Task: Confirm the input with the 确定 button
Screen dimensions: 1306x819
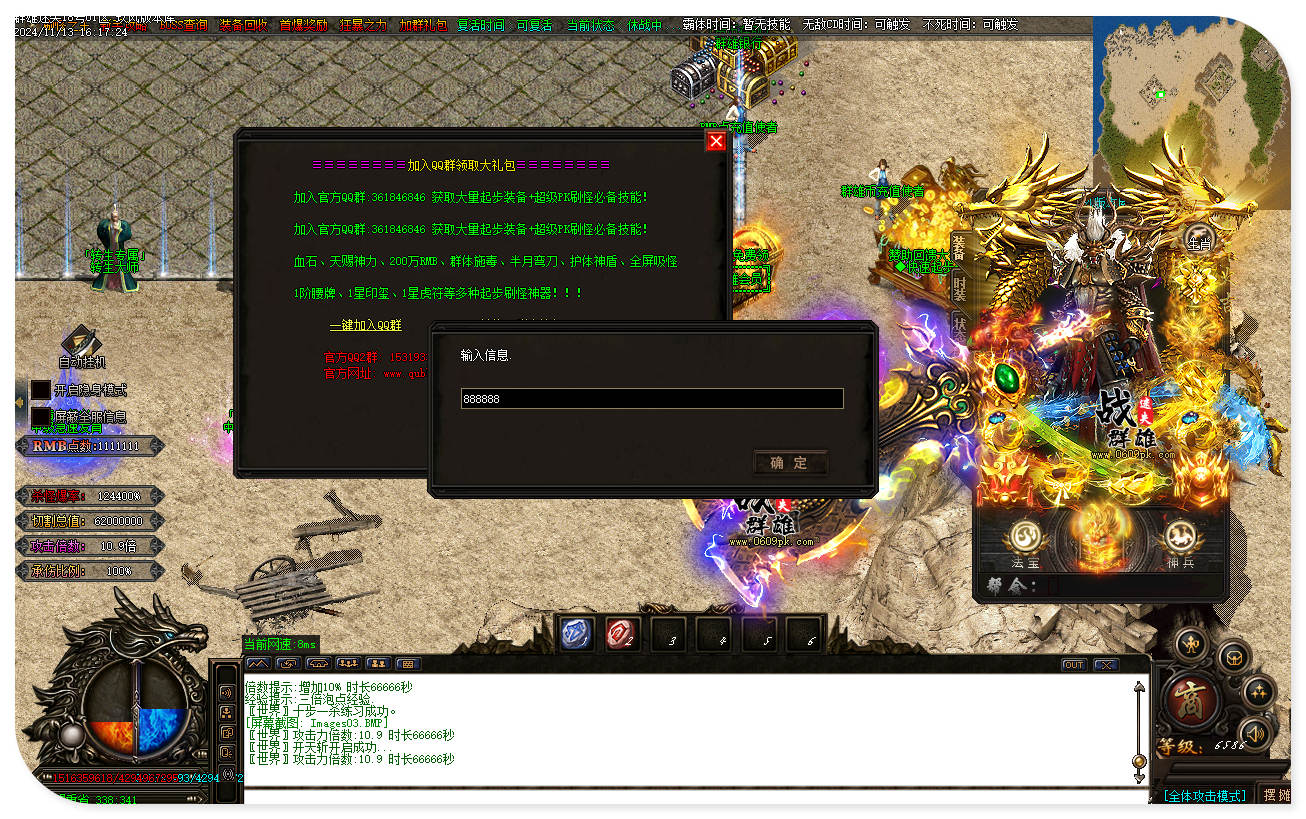Action: tap(790, 462)
